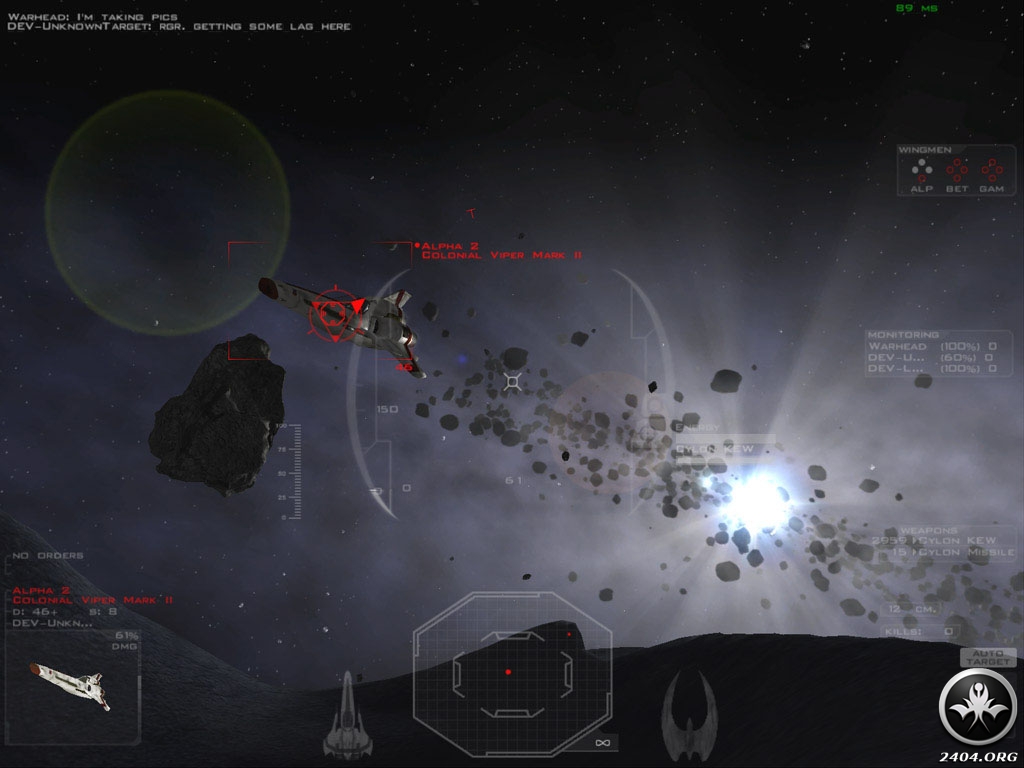Select the Beta wing status in Wingmen
Image resolution: width=1024 pixels, height=768 pixels.
click(x=957, y=174)
